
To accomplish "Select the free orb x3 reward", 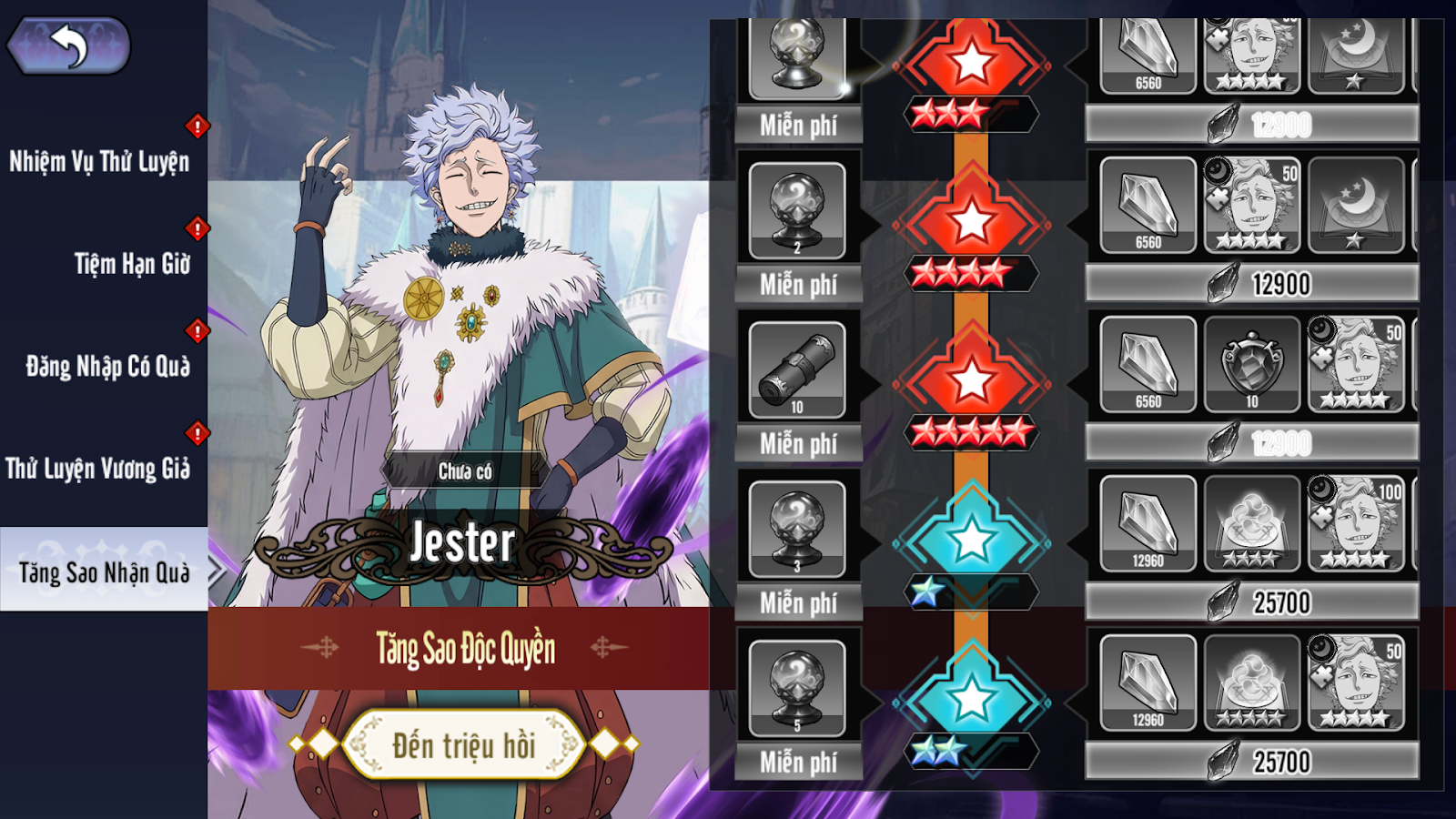I will 797,529.
